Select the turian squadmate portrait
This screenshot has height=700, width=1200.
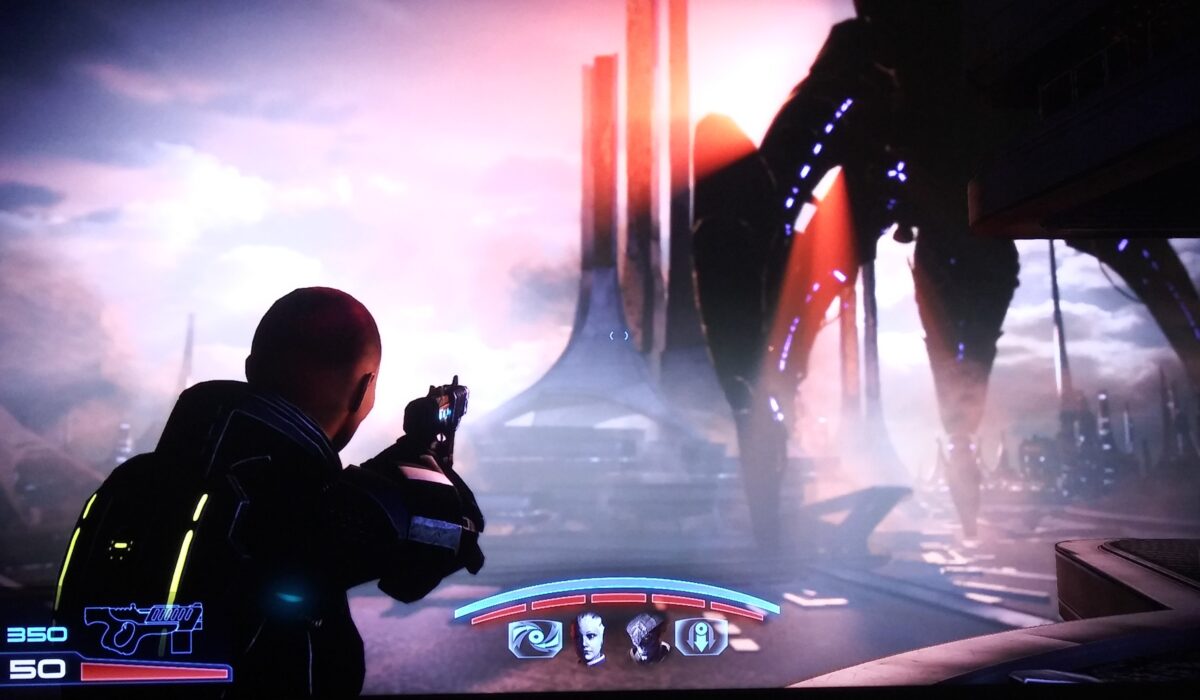coord(647,639)
